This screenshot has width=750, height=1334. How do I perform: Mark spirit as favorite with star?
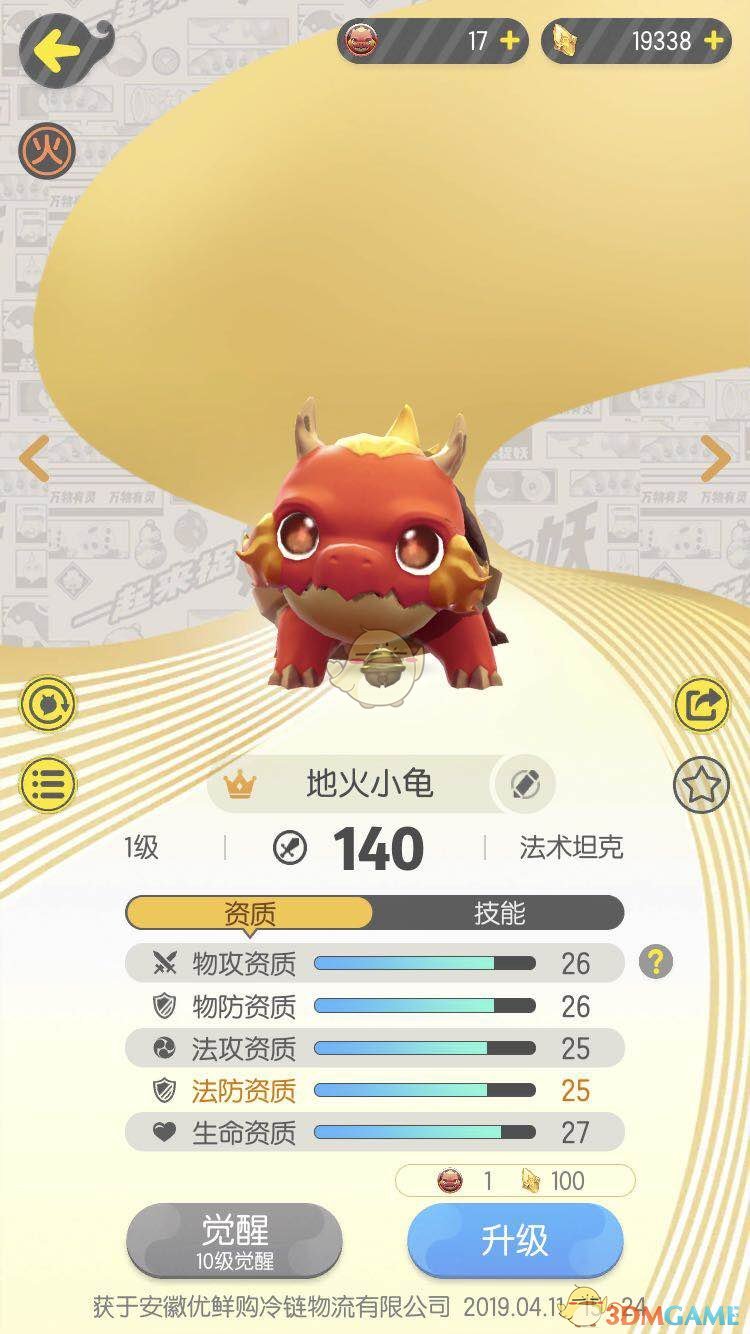702,784
